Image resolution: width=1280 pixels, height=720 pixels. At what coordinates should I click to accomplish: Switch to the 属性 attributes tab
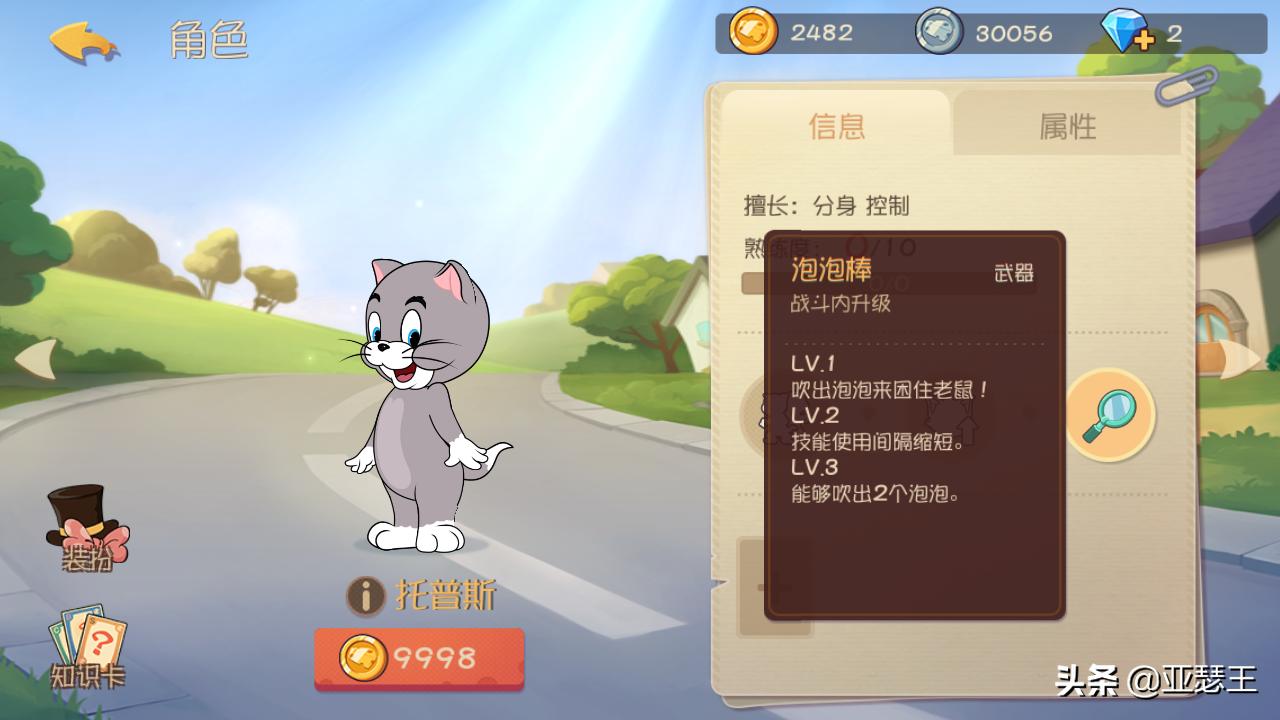1068,126
